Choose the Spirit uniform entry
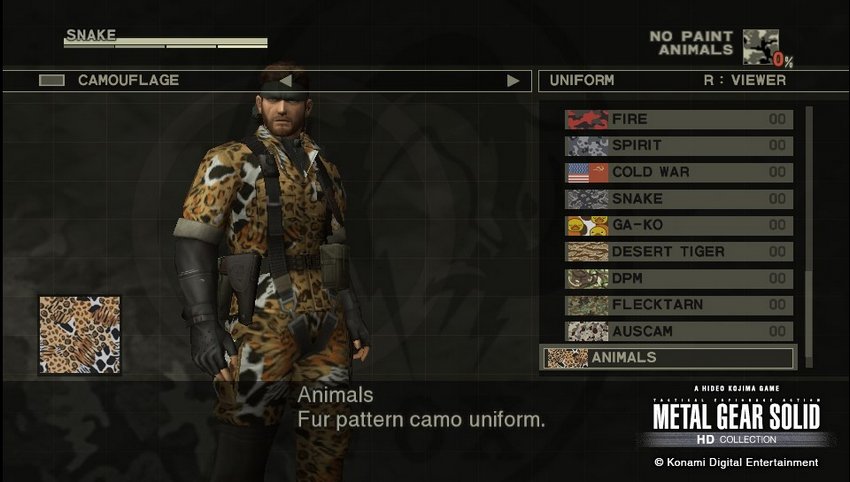Screen dimensions: 850x482 pos(678,146)
